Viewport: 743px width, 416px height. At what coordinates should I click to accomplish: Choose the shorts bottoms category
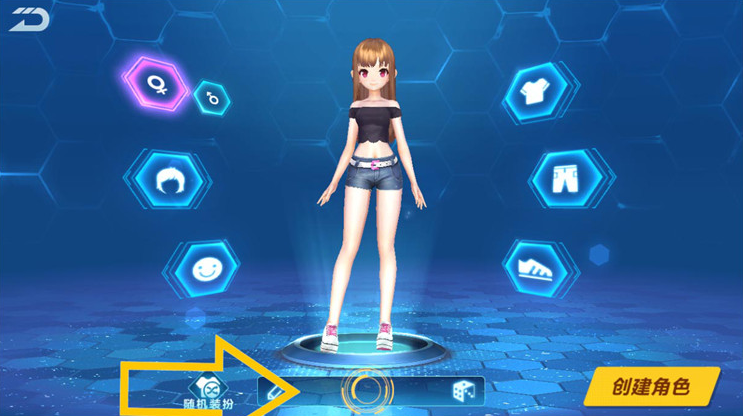click(563, 178)
